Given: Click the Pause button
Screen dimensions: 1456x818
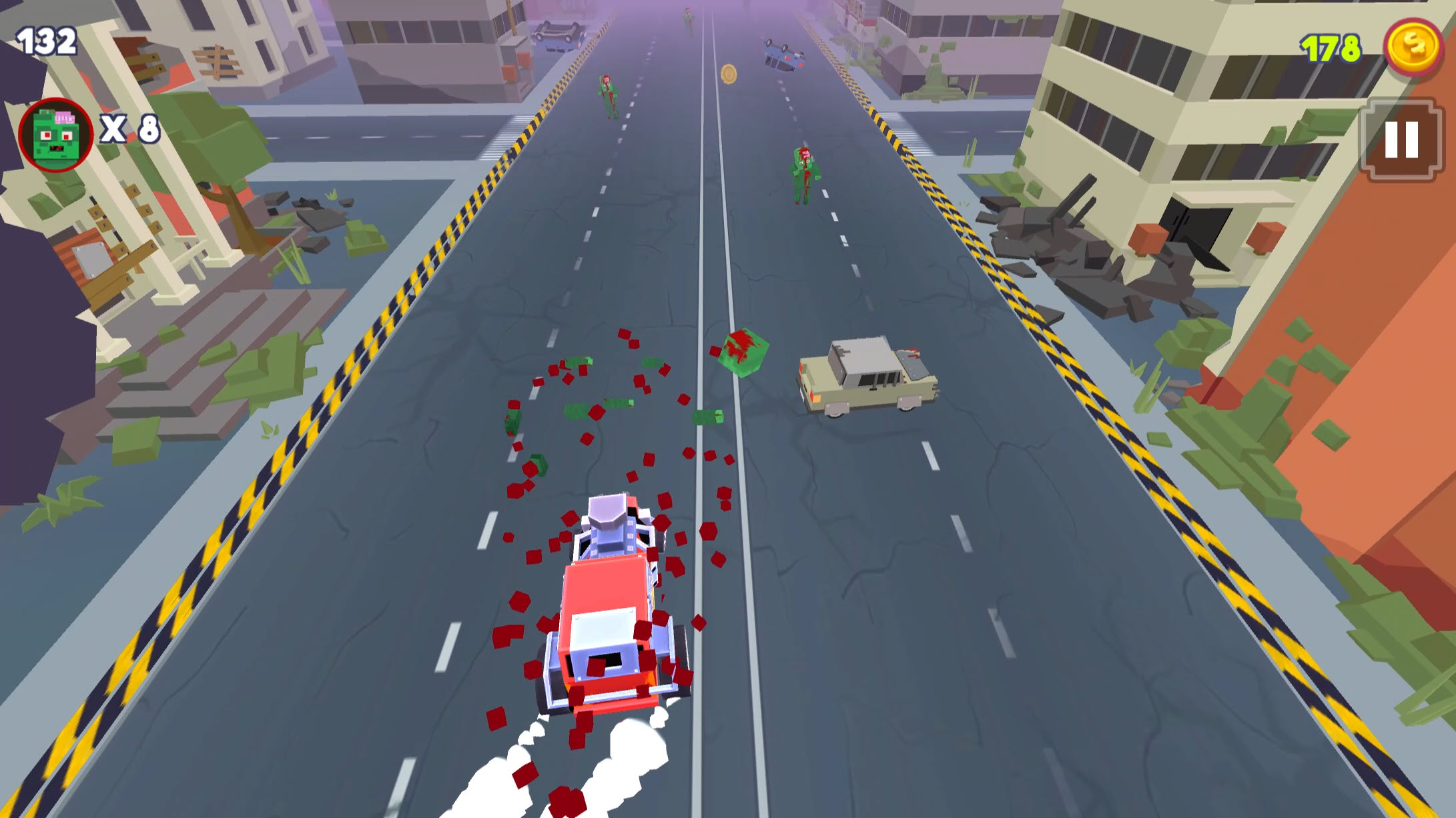Looking at the screenshot, I should click(x=1401, y=139).
